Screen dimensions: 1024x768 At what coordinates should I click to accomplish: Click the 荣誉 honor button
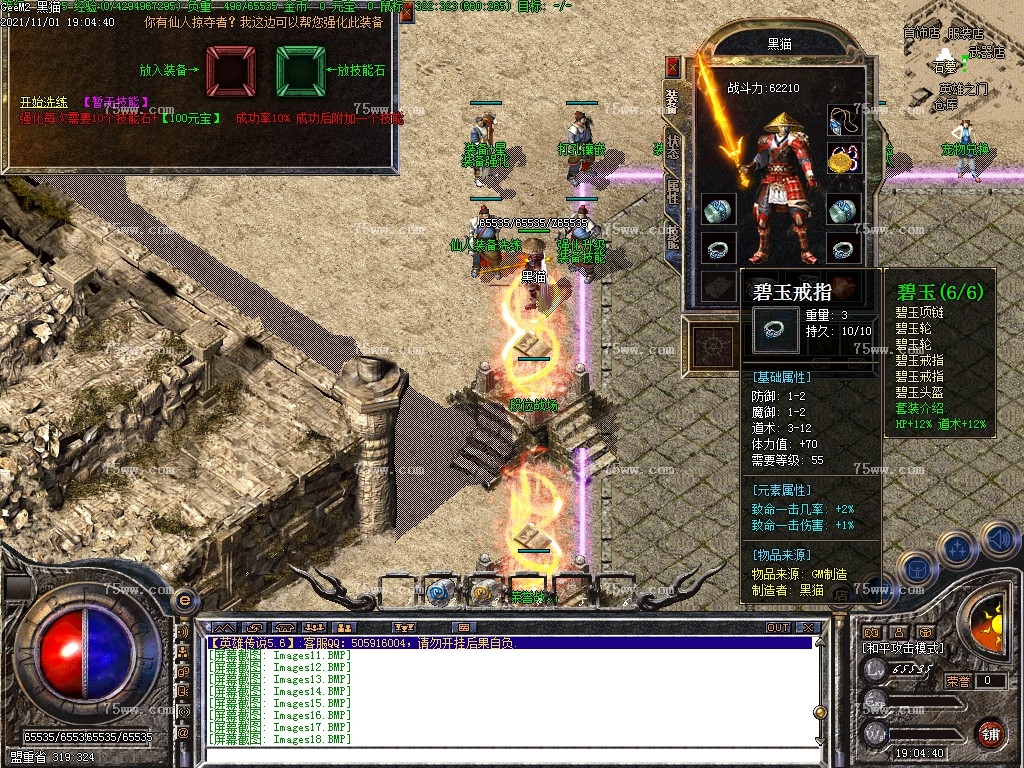coord(958,681)
